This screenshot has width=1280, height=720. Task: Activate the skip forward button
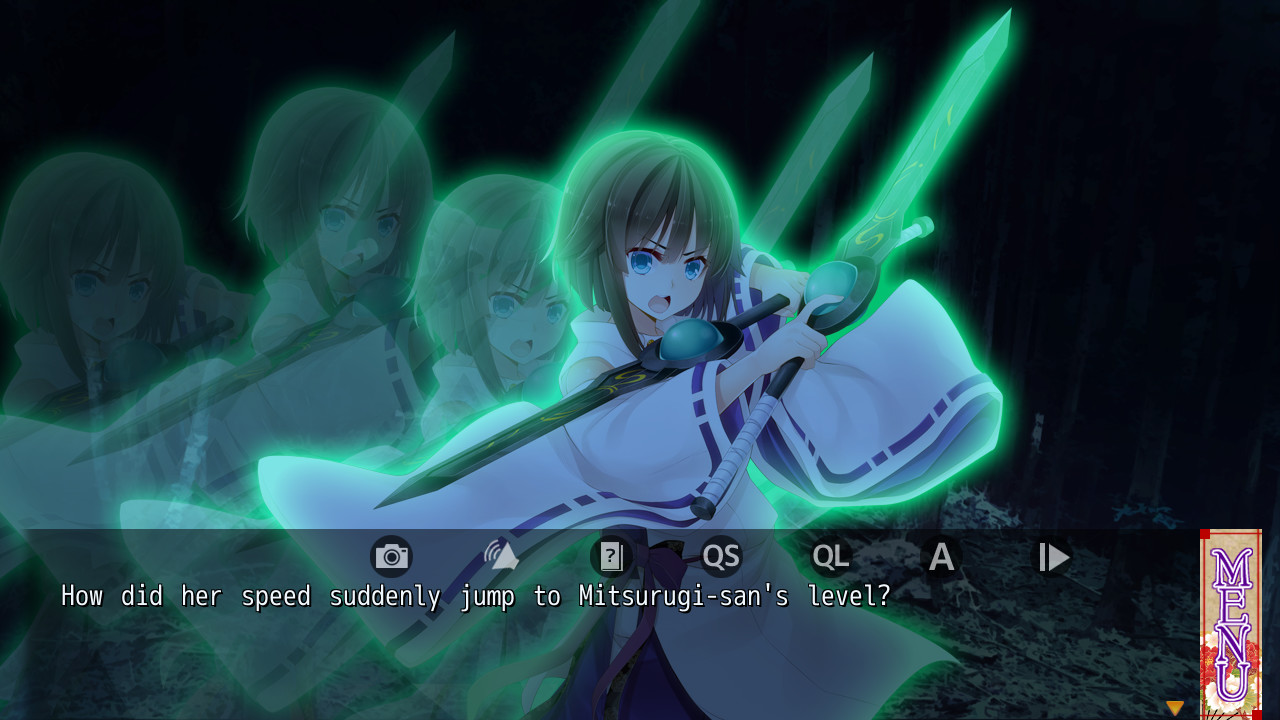click(x=1052, y=557)
